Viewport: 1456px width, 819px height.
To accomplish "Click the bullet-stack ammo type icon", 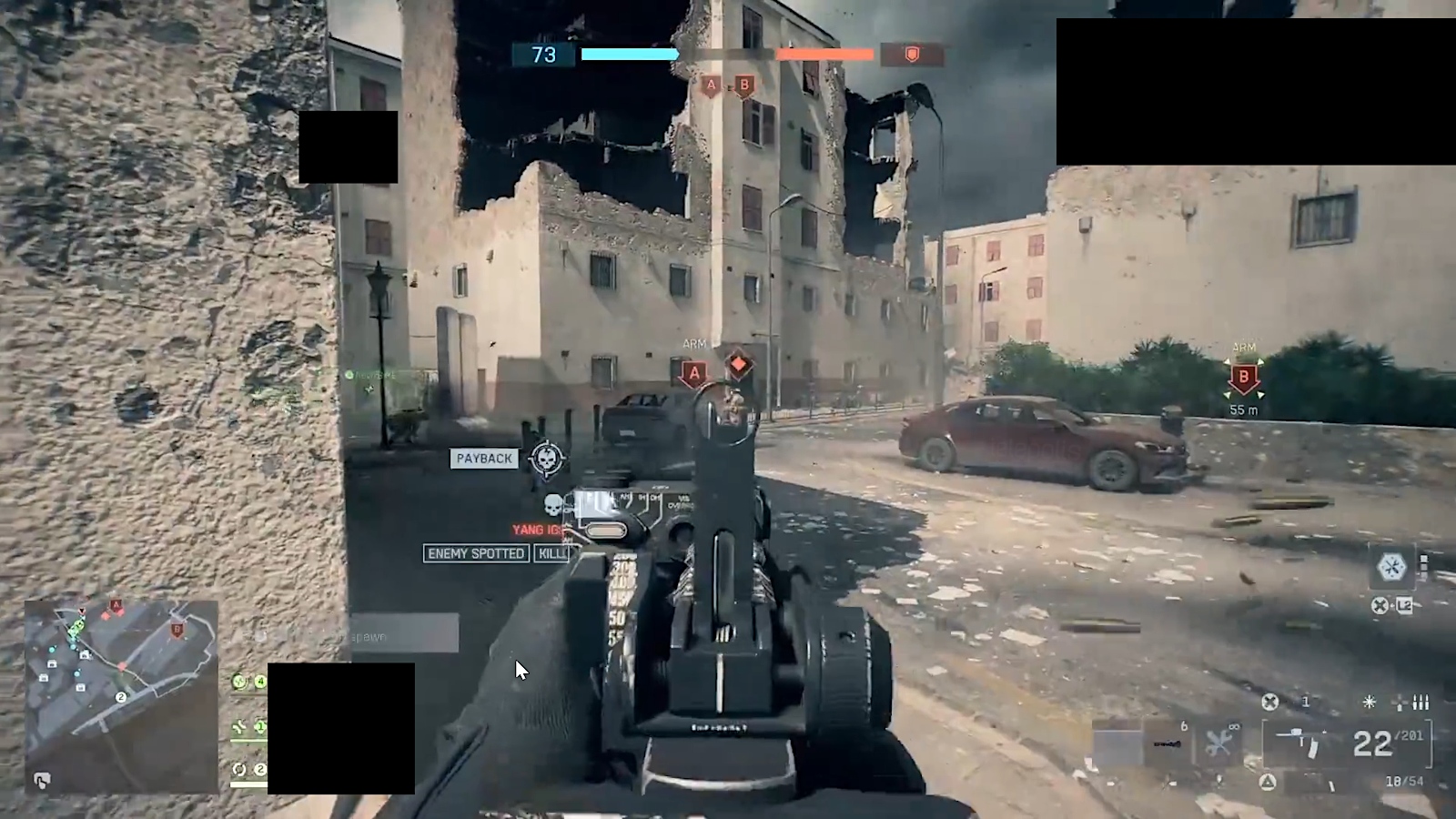I will [x=1421, y=703].
